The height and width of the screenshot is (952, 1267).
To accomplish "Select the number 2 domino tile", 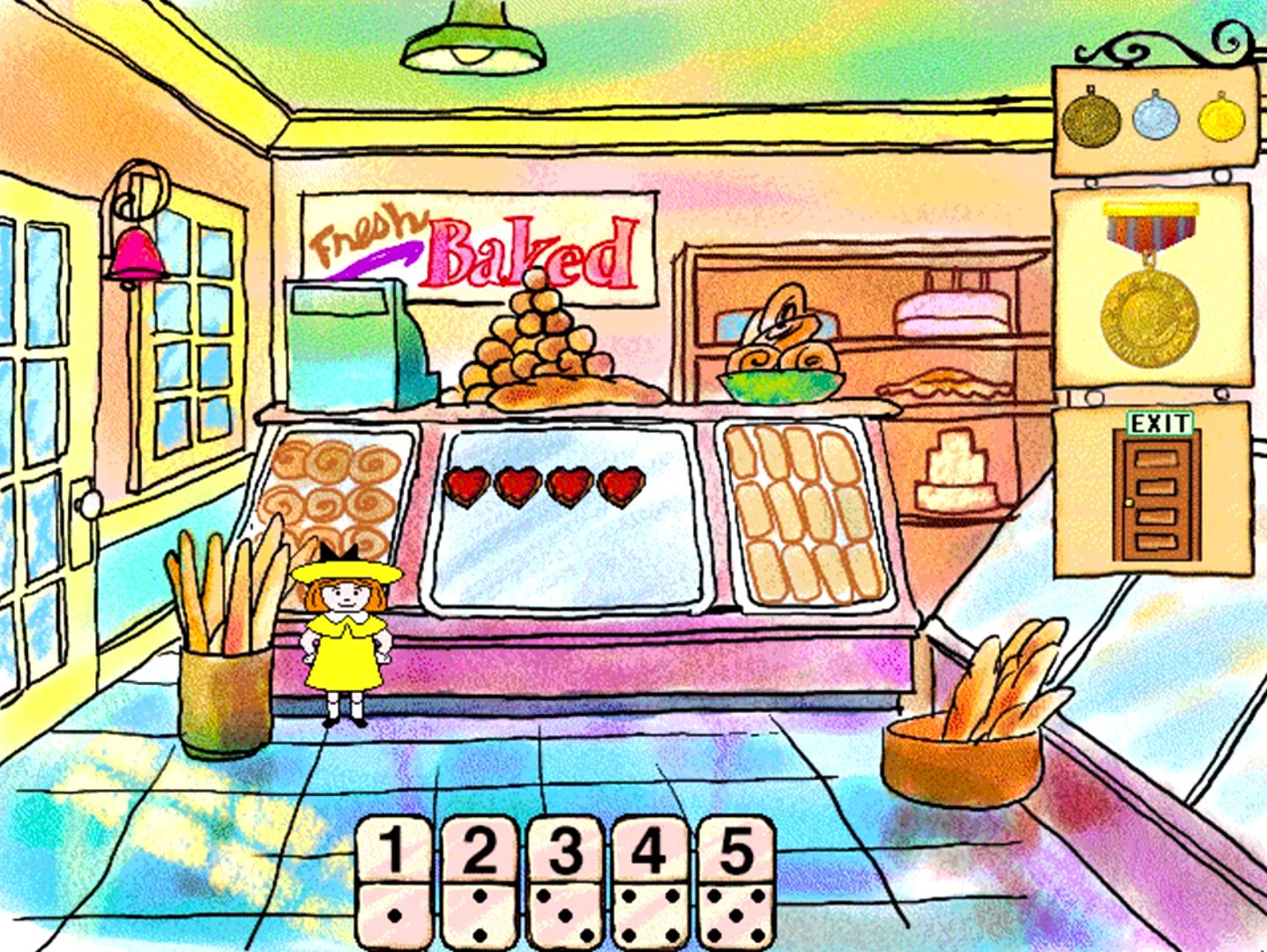I will (x=479, y=881).
